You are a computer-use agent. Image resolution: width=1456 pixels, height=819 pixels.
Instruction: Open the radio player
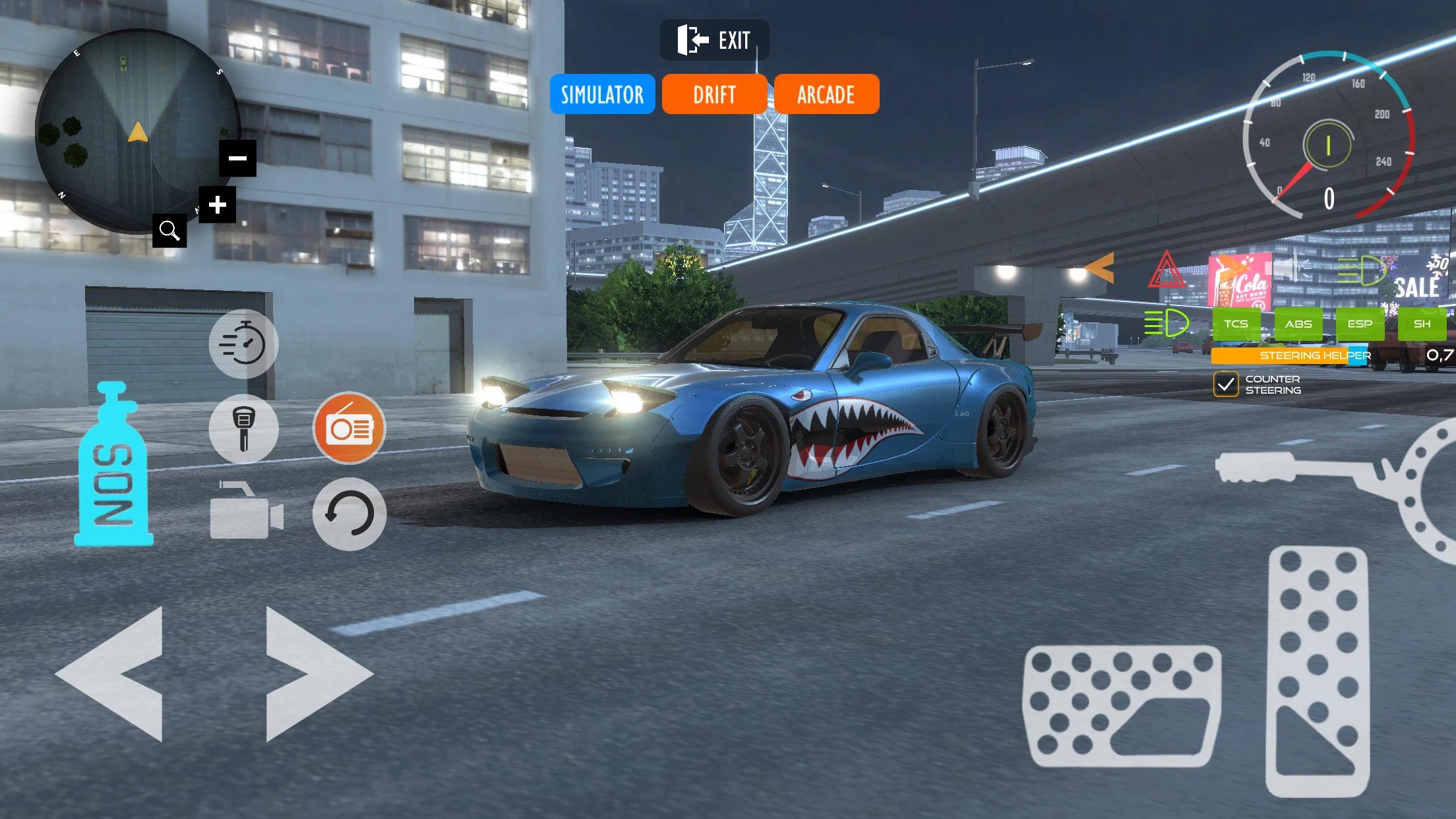click(349, 428)
